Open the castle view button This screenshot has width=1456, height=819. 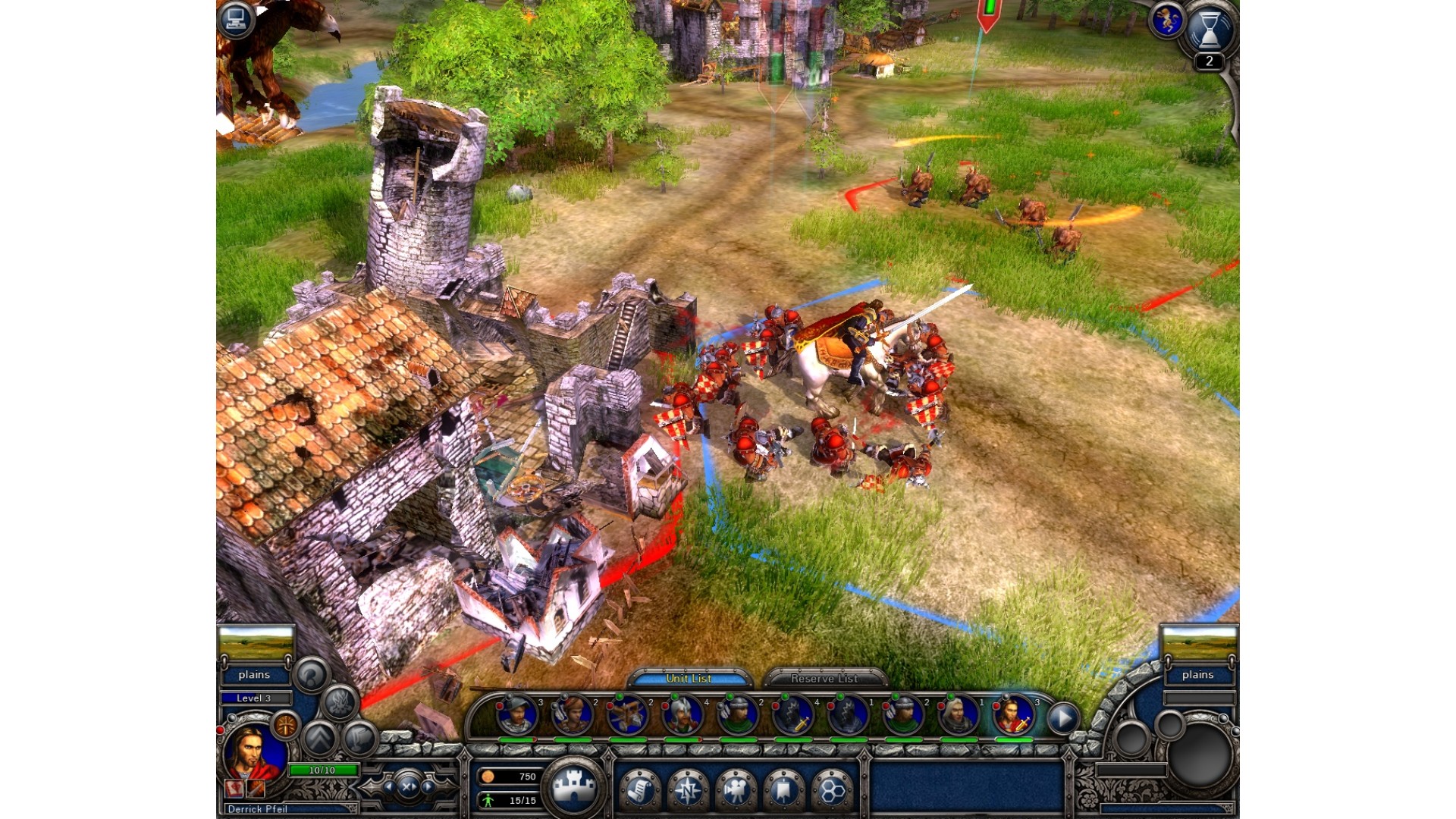click(574, 787)
